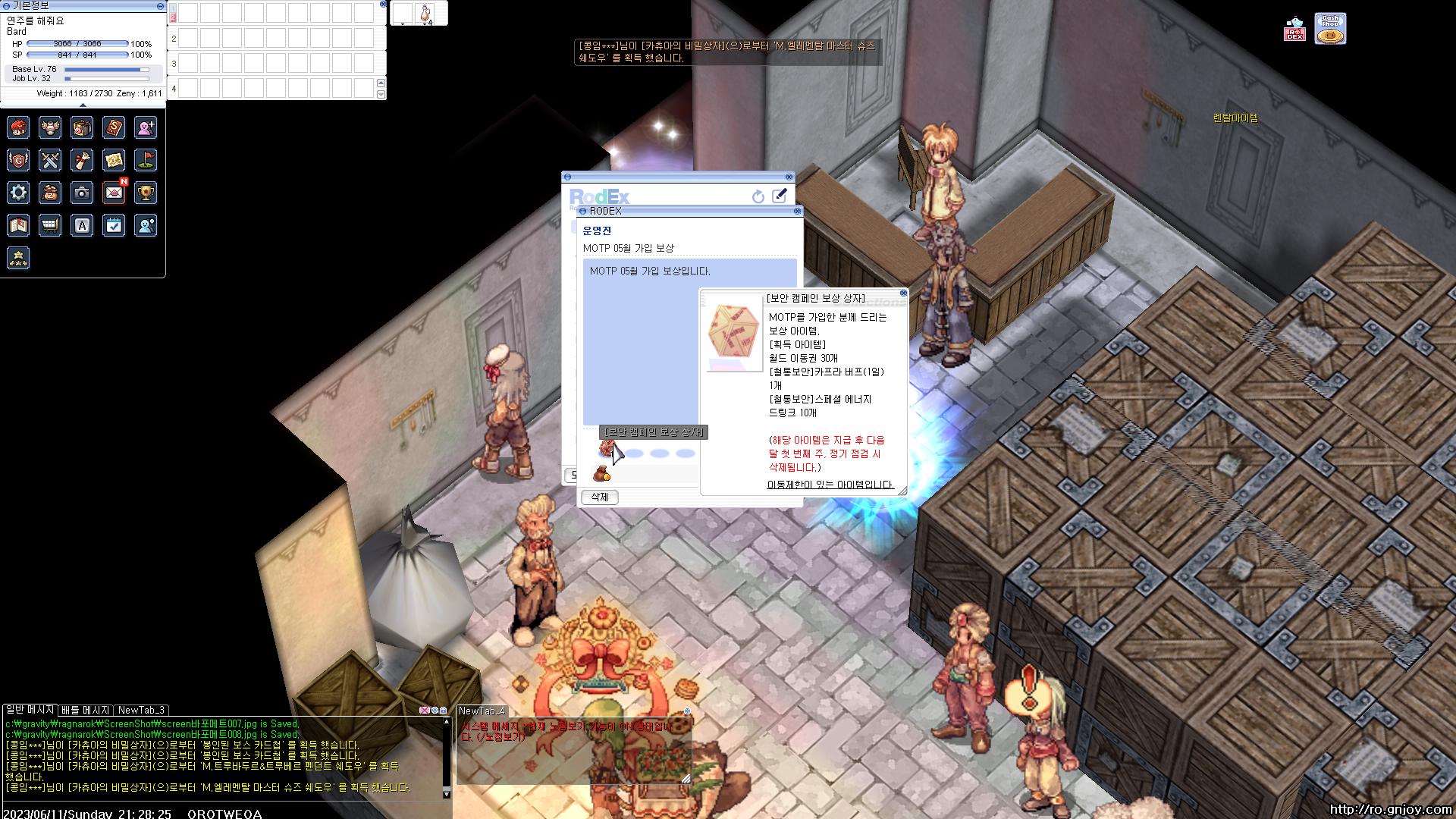Open the skill book icon

[x=114, y=127]
